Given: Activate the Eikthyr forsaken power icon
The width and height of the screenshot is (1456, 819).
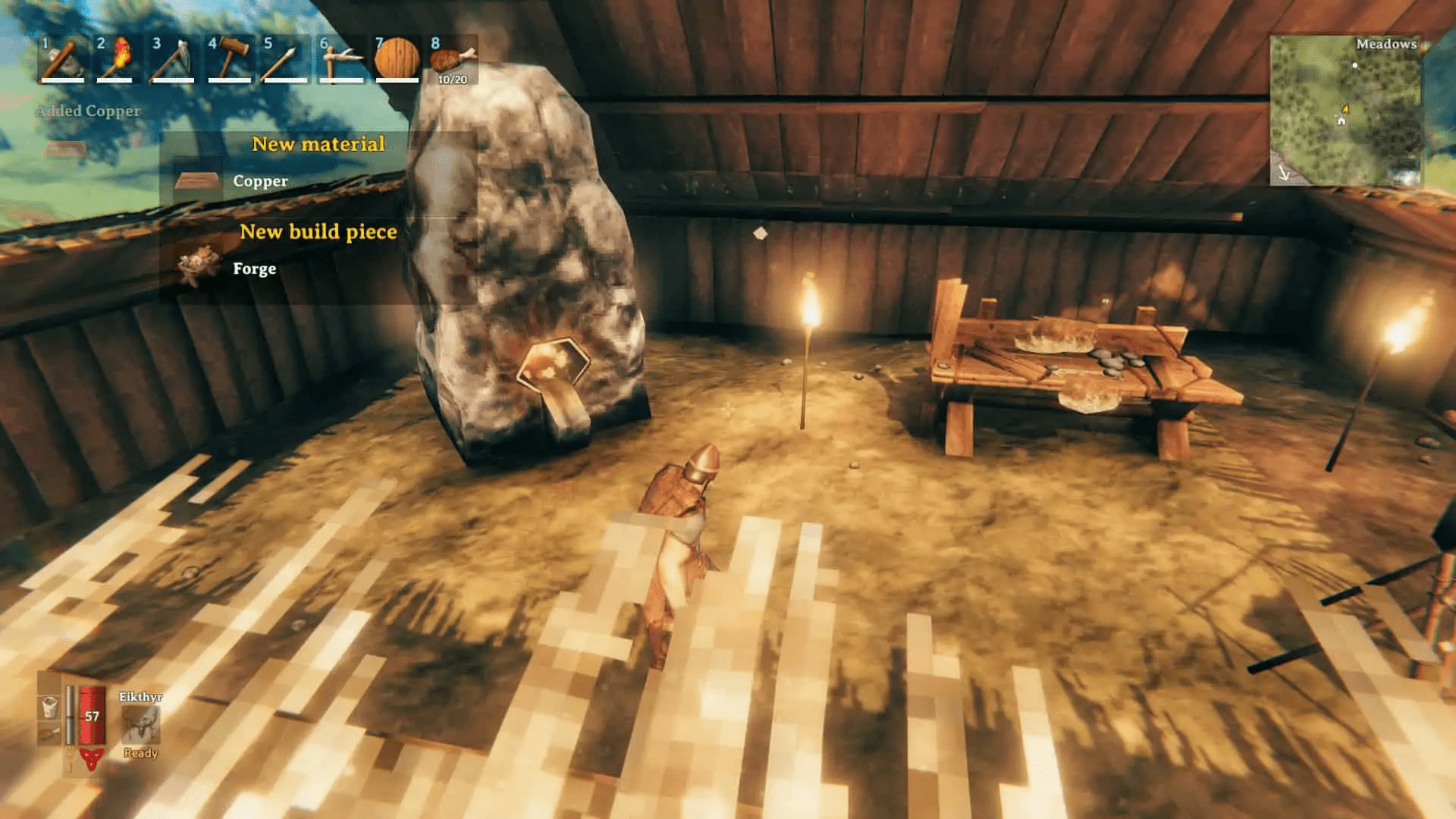Looking at the screenshot, I should 140,723.
